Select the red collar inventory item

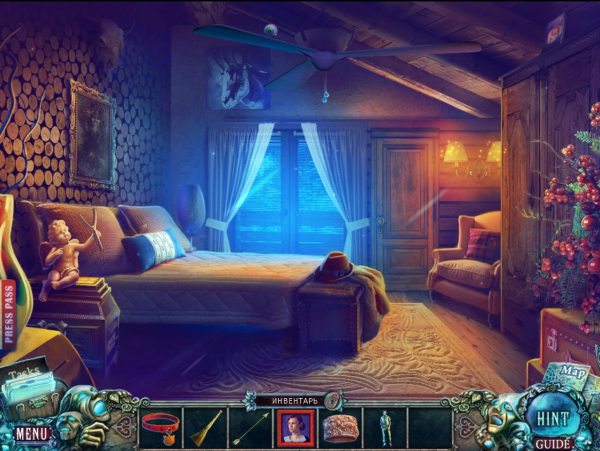point(157,427)
